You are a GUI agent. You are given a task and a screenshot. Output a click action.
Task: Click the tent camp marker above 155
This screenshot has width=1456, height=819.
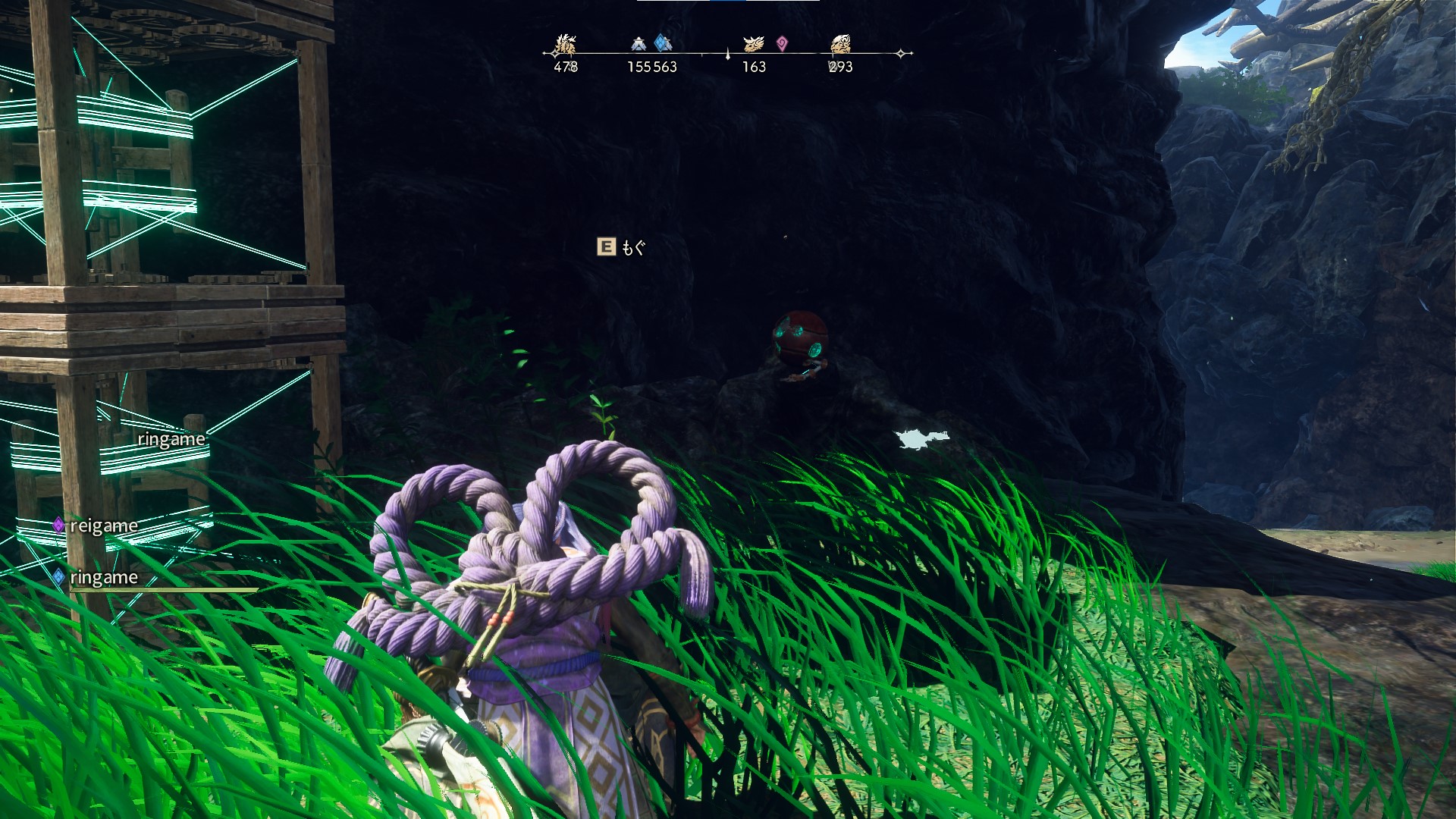click(x=639, y=45)
